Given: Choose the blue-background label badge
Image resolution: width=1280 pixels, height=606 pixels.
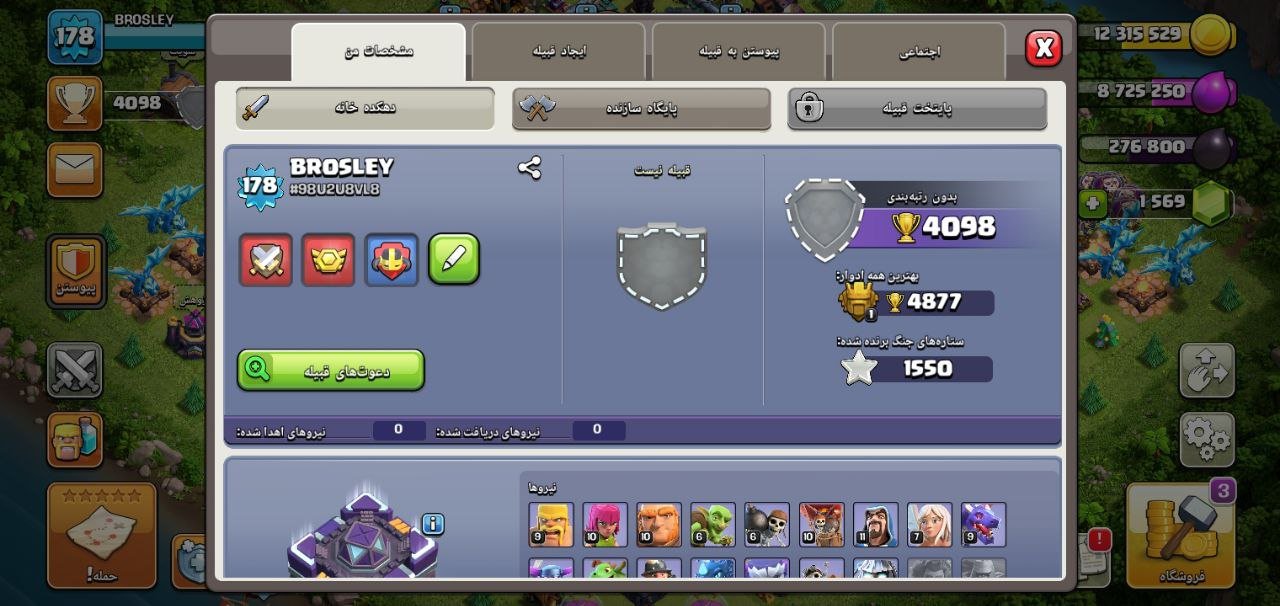Looking at the screenshot, I should coord(391,260).
